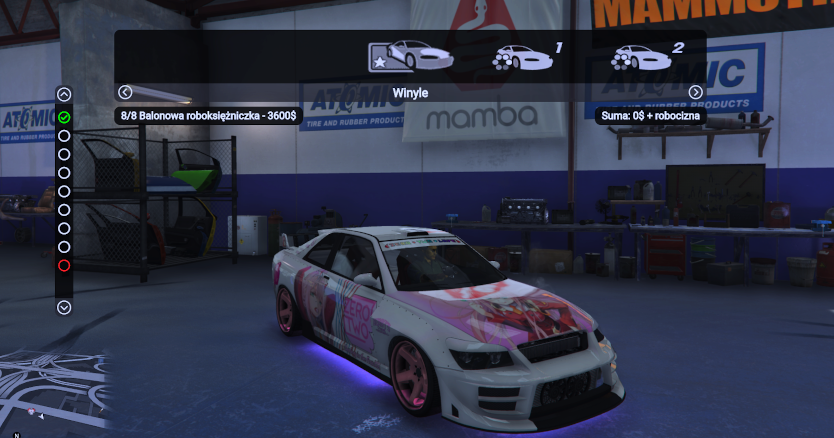Go to the previous category with the left arrow
The width and height of the screenshot is (834, 438).
point(125,92)
